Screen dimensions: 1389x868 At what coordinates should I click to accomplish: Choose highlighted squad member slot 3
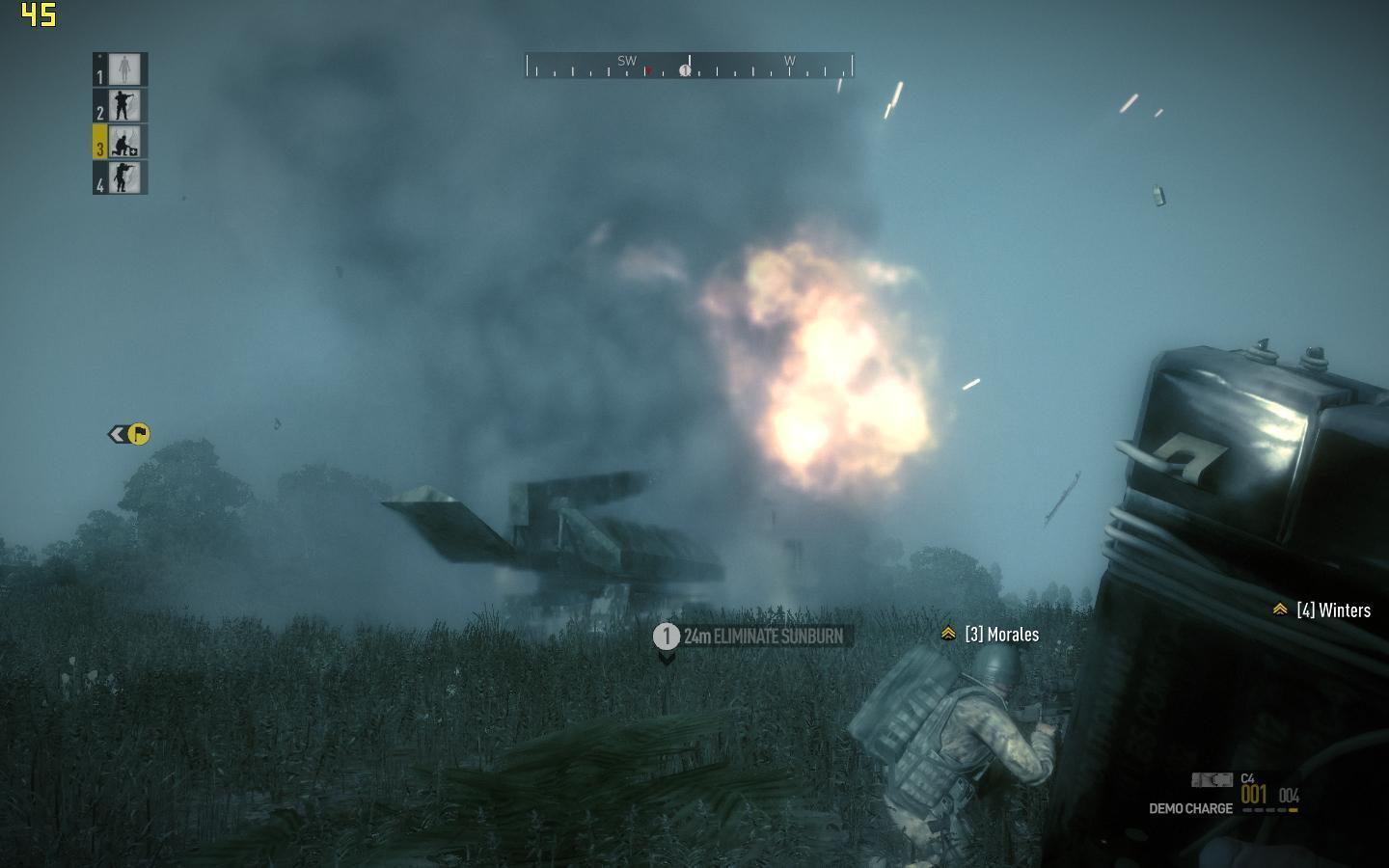click(121, 142)
